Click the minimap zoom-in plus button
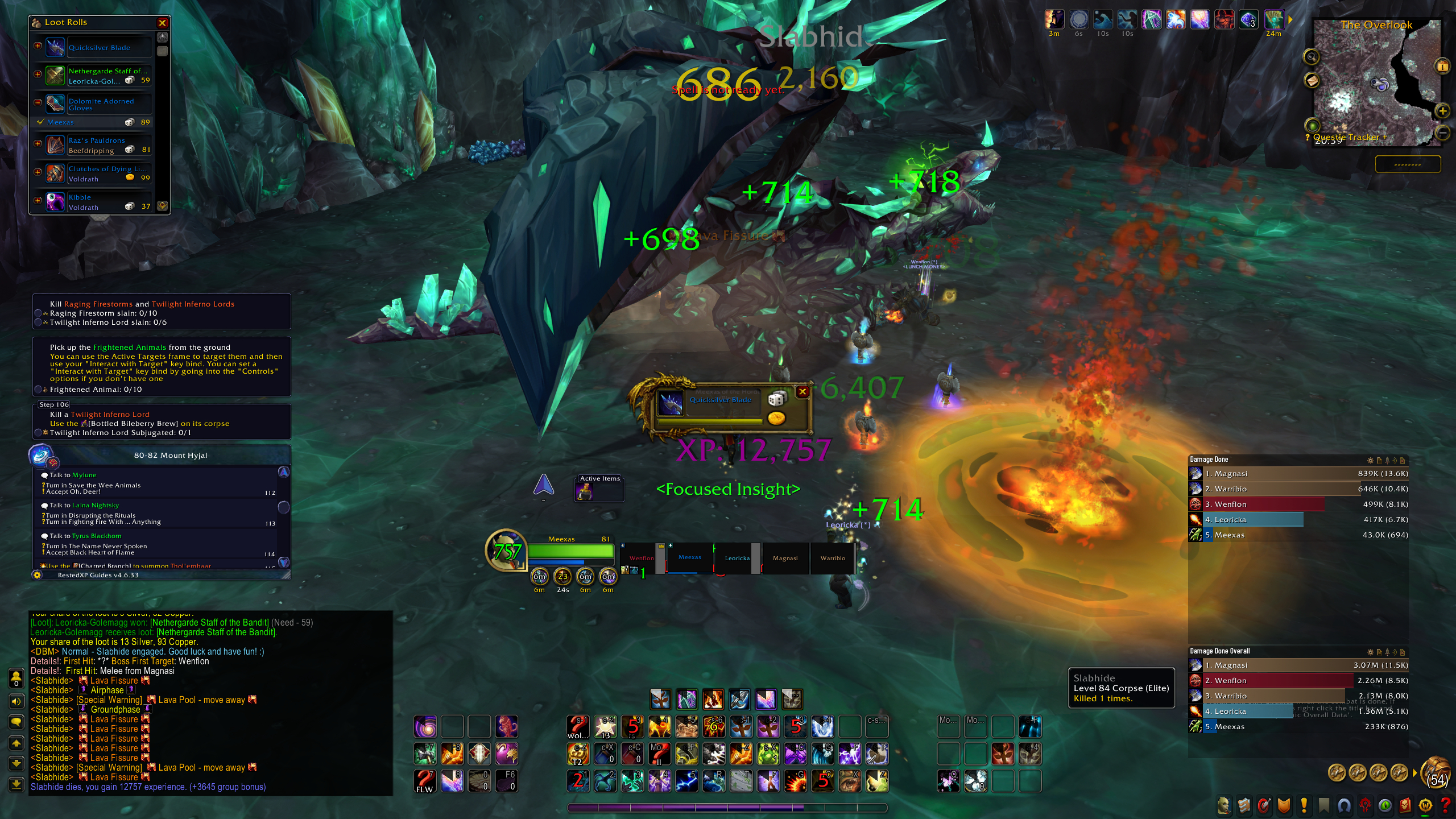 1442,110
